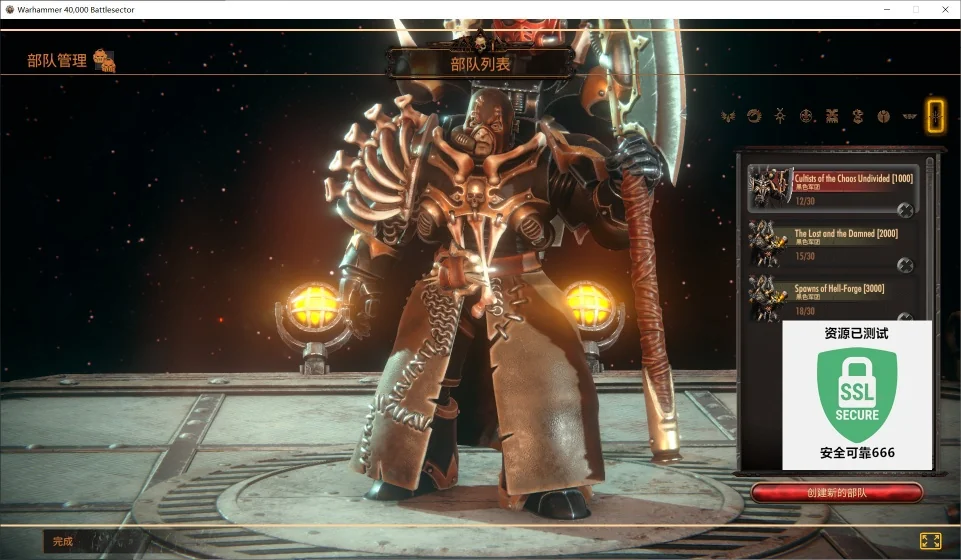Close the game window
The height and width of the screenshot is (560, 961).
click(x=944, y=9)
